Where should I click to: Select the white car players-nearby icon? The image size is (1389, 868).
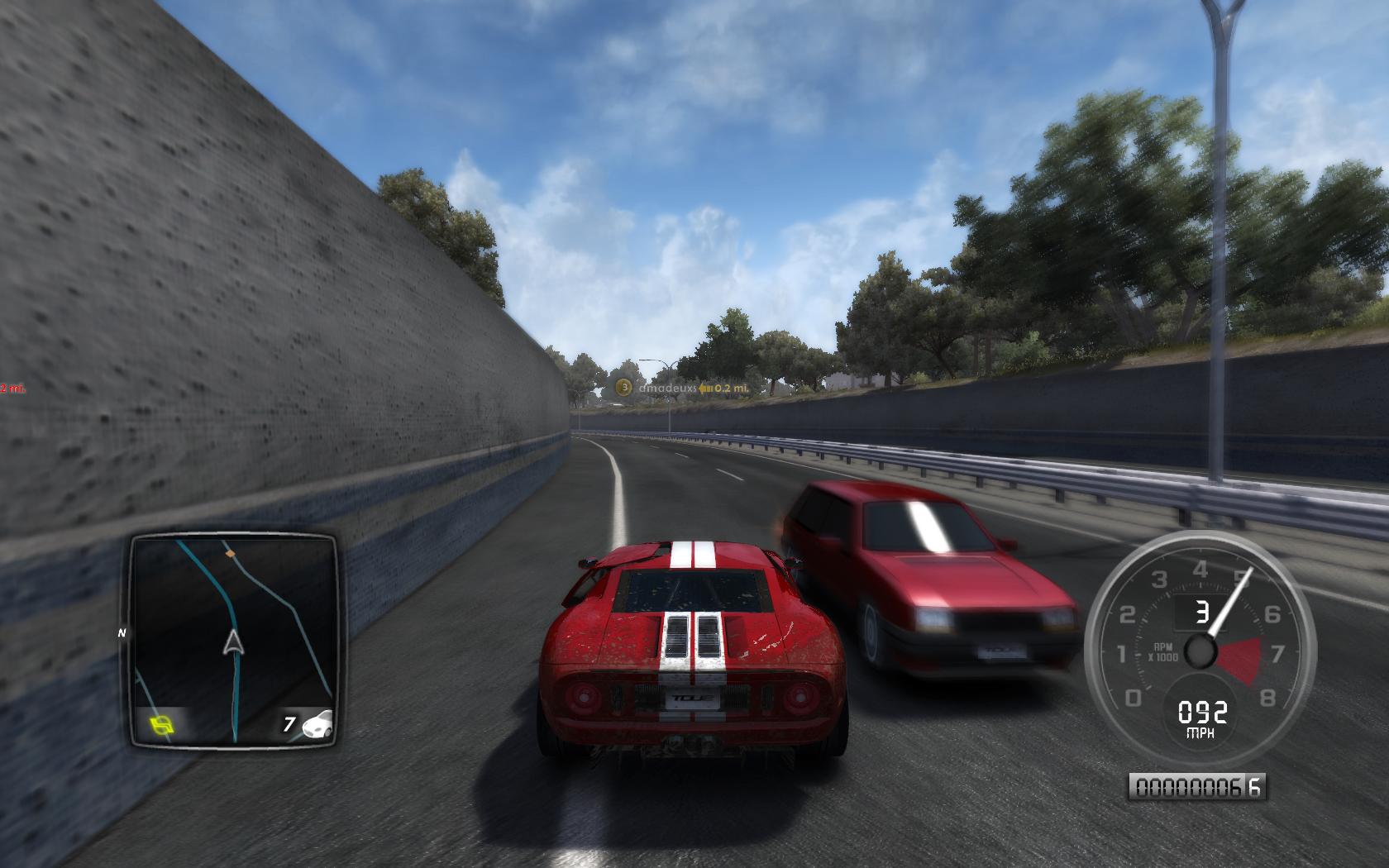point(317,724)
